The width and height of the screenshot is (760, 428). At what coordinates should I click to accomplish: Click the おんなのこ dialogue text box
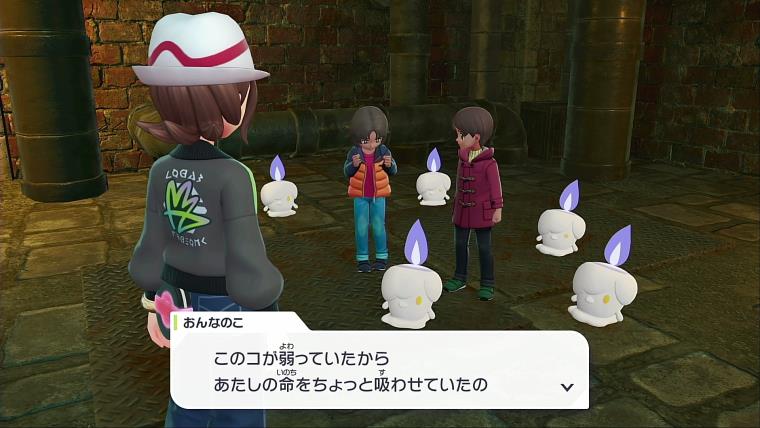coord(378,370)
